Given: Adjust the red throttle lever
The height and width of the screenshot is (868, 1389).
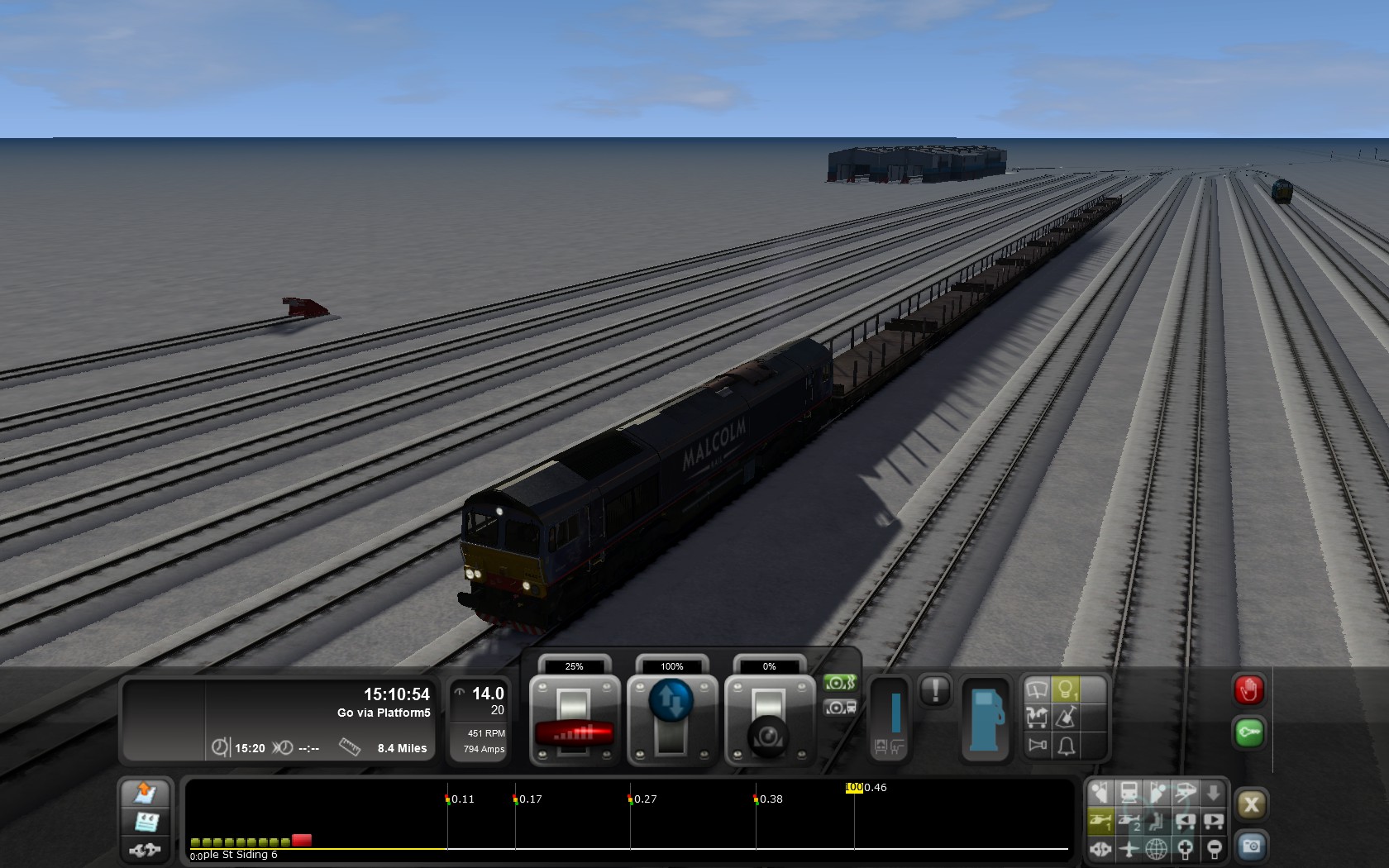Looking at the screenshot, I should 574,731.
